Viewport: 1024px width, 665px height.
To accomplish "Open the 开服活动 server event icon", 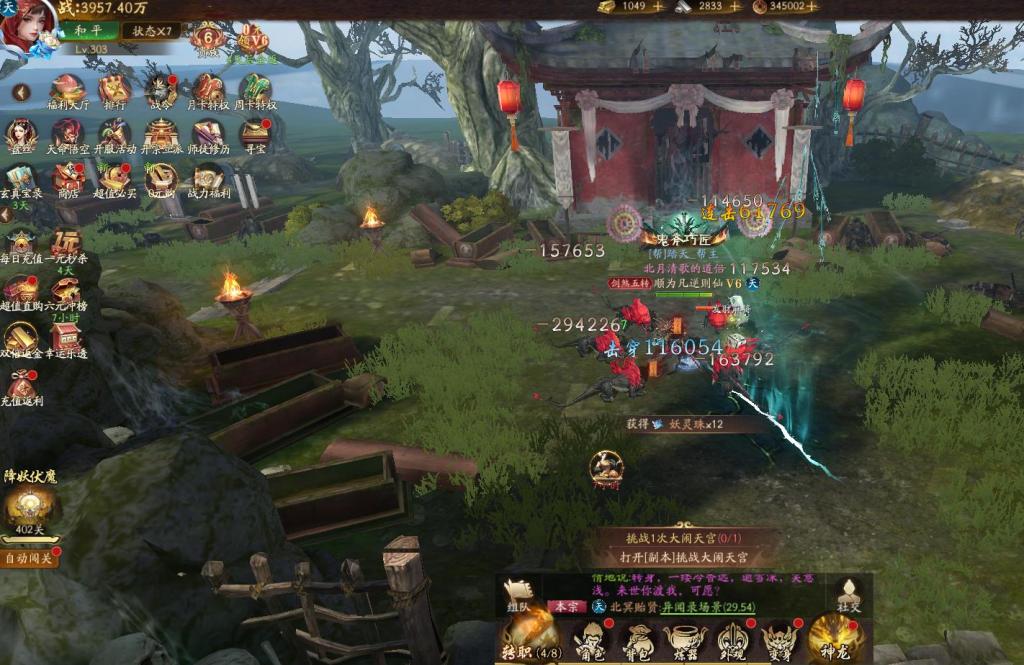I will [114, 134].
